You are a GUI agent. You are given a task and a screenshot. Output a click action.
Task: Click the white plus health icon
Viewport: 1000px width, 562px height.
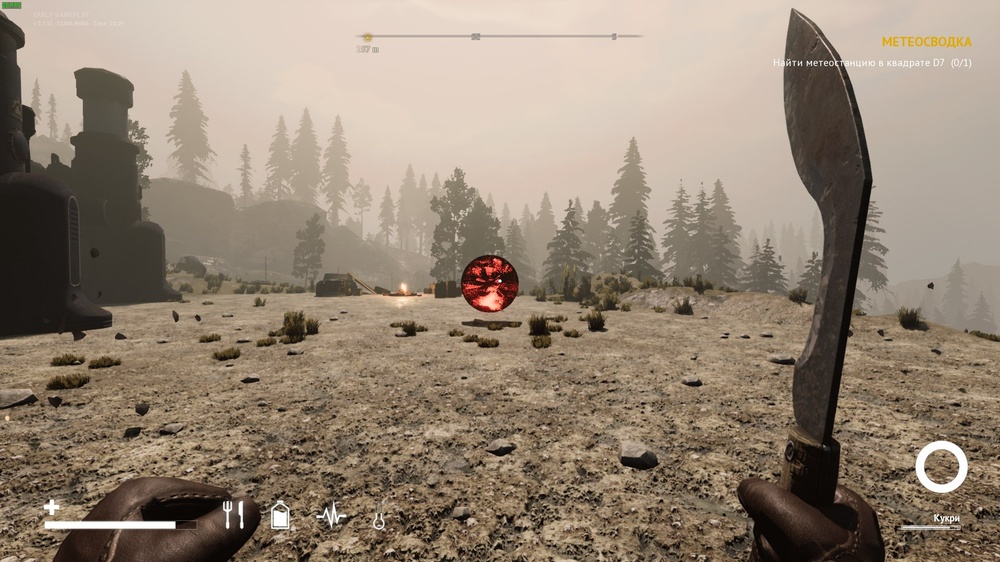click(x=52, y=507)
